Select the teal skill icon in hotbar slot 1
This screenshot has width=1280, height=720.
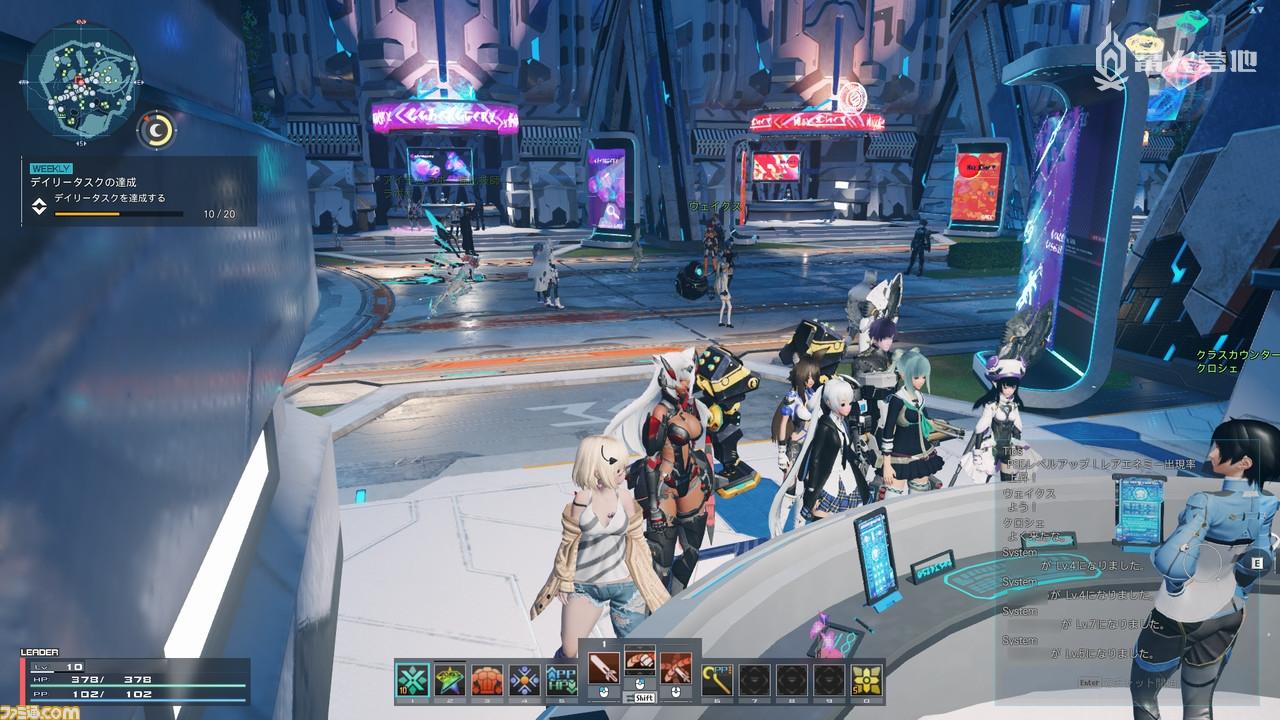[x=410, y=678]
